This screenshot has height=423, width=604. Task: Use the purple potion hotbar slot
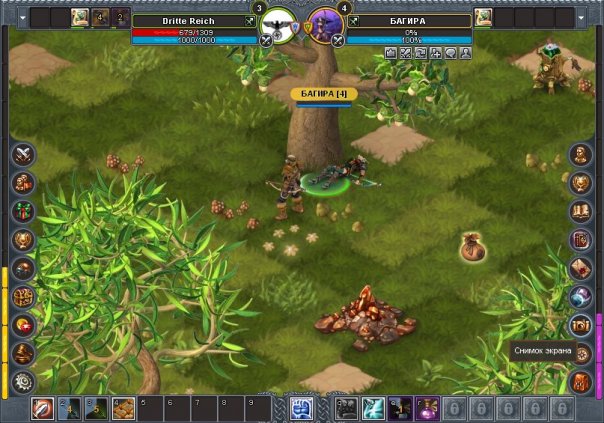[427, 408]
